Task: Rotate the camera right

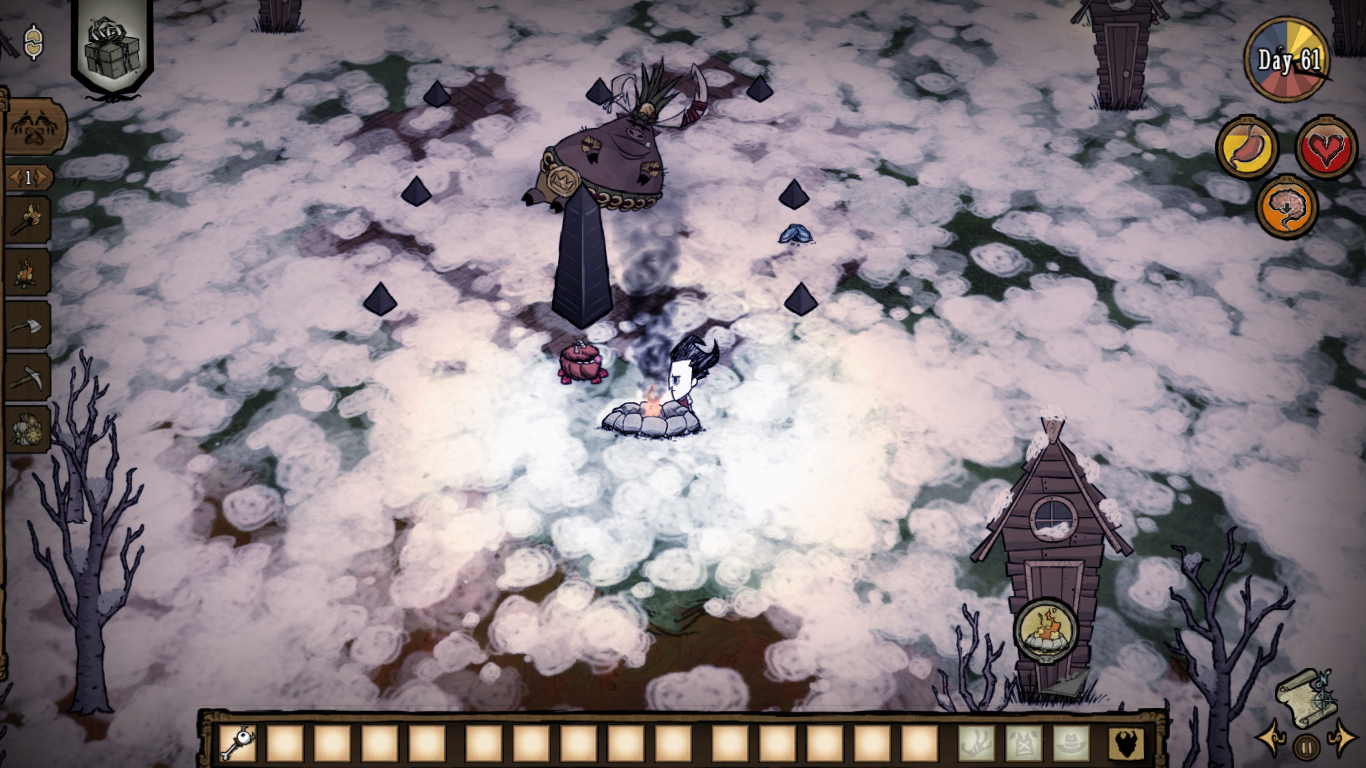Action: [1342, 742]
